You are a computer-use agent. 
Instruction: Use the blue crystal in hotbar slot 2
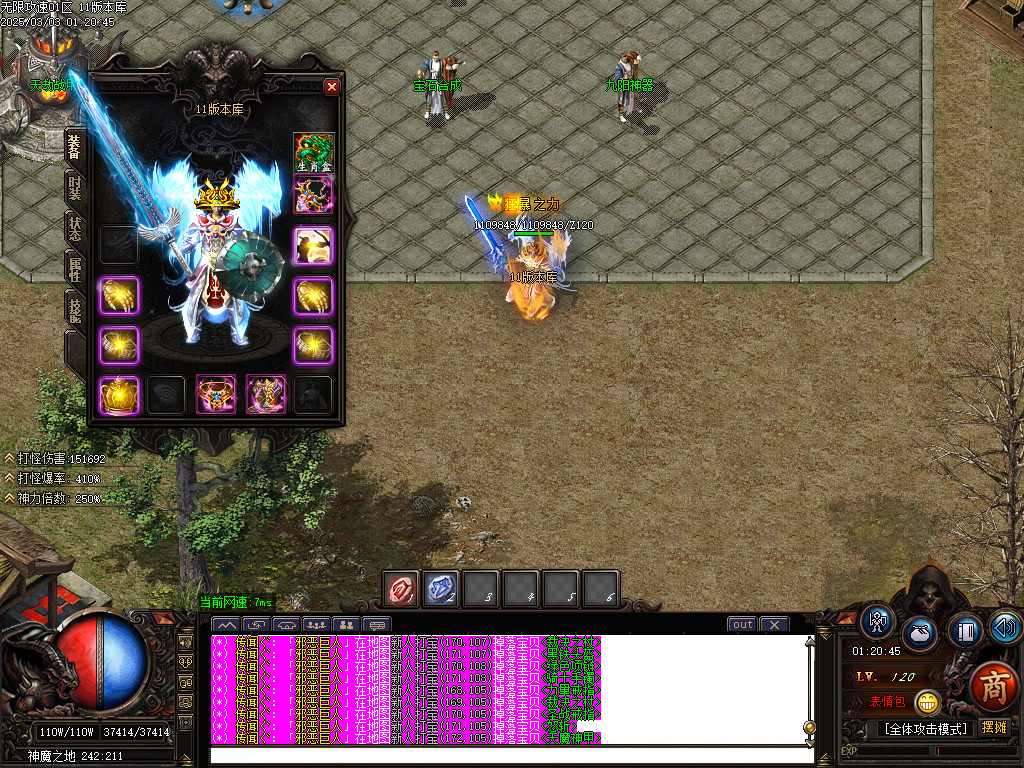pyautogui.click(x=441, y=589)
